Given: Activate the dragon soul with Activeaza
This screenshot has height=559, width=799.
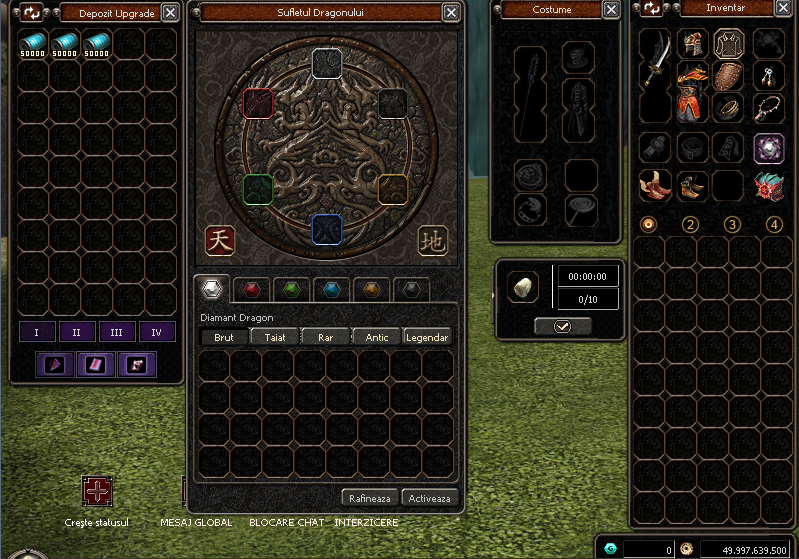Looking at the screenshot, I should point(428,497).
